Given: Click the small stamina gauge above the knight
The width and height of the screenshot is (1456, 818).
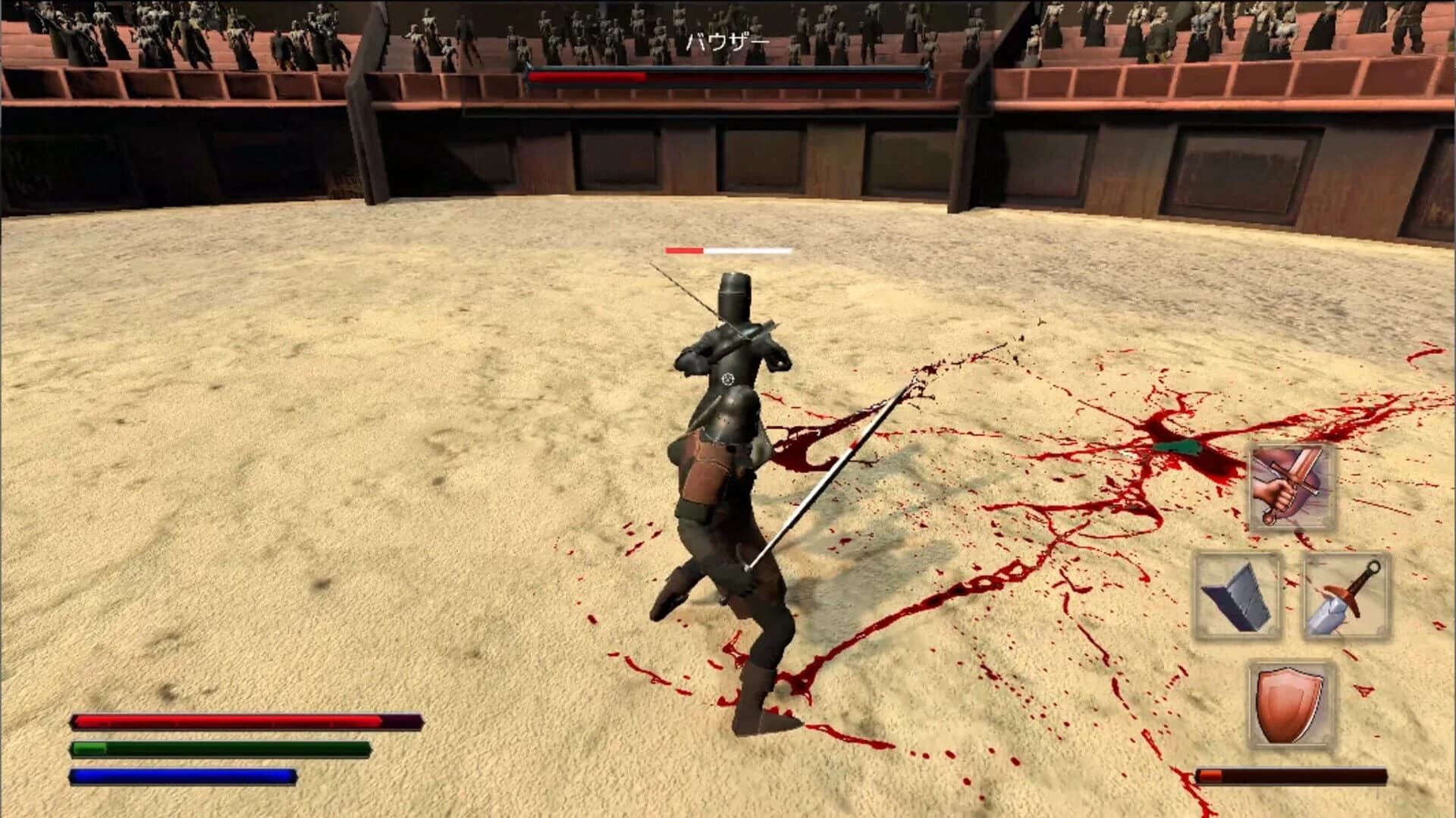Looking at the screenshot, I should pyautogui.click(x=728, y=249).
